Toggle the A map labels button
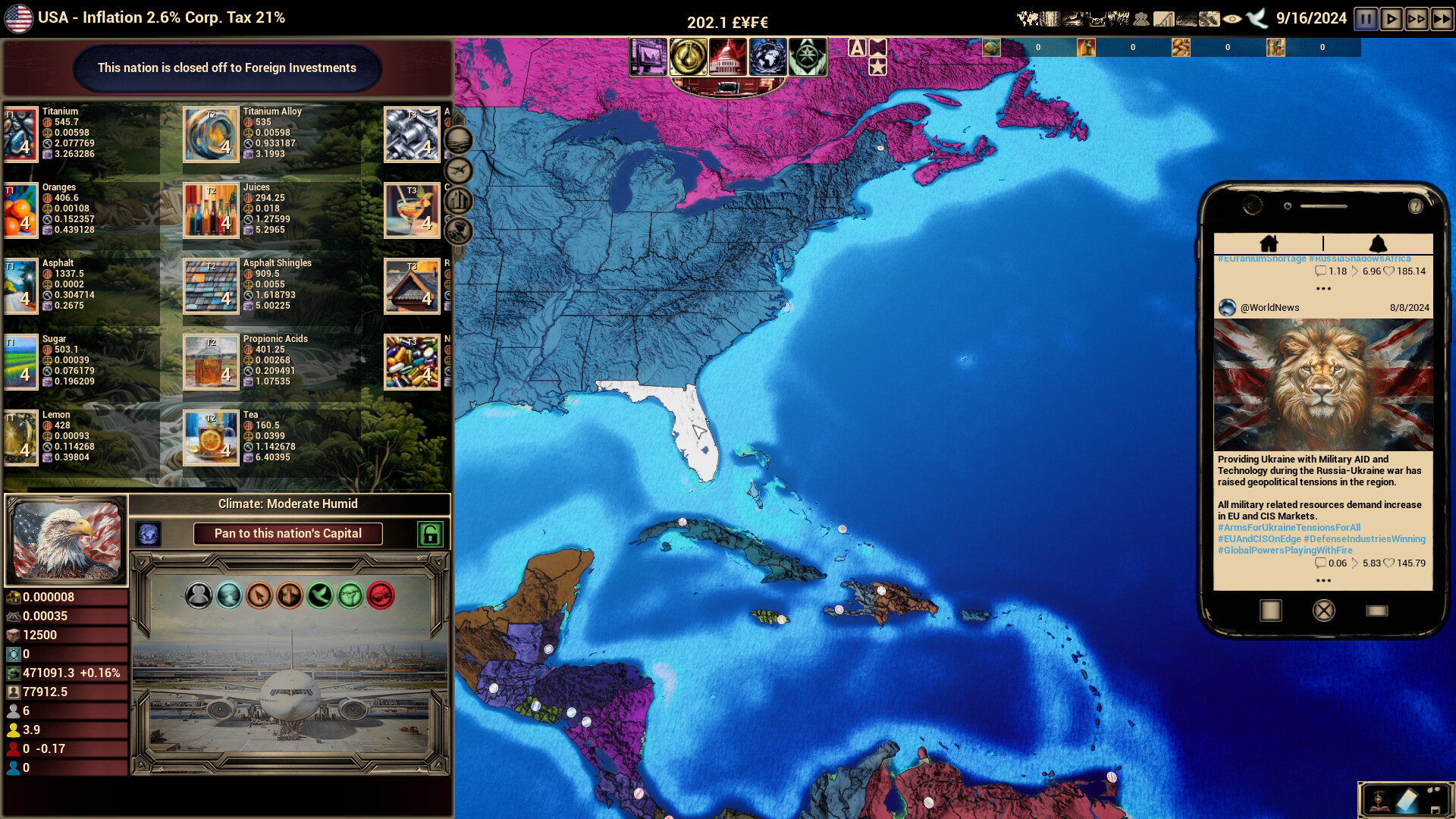Screen dimensions: 1456x819 click(858, 47)
